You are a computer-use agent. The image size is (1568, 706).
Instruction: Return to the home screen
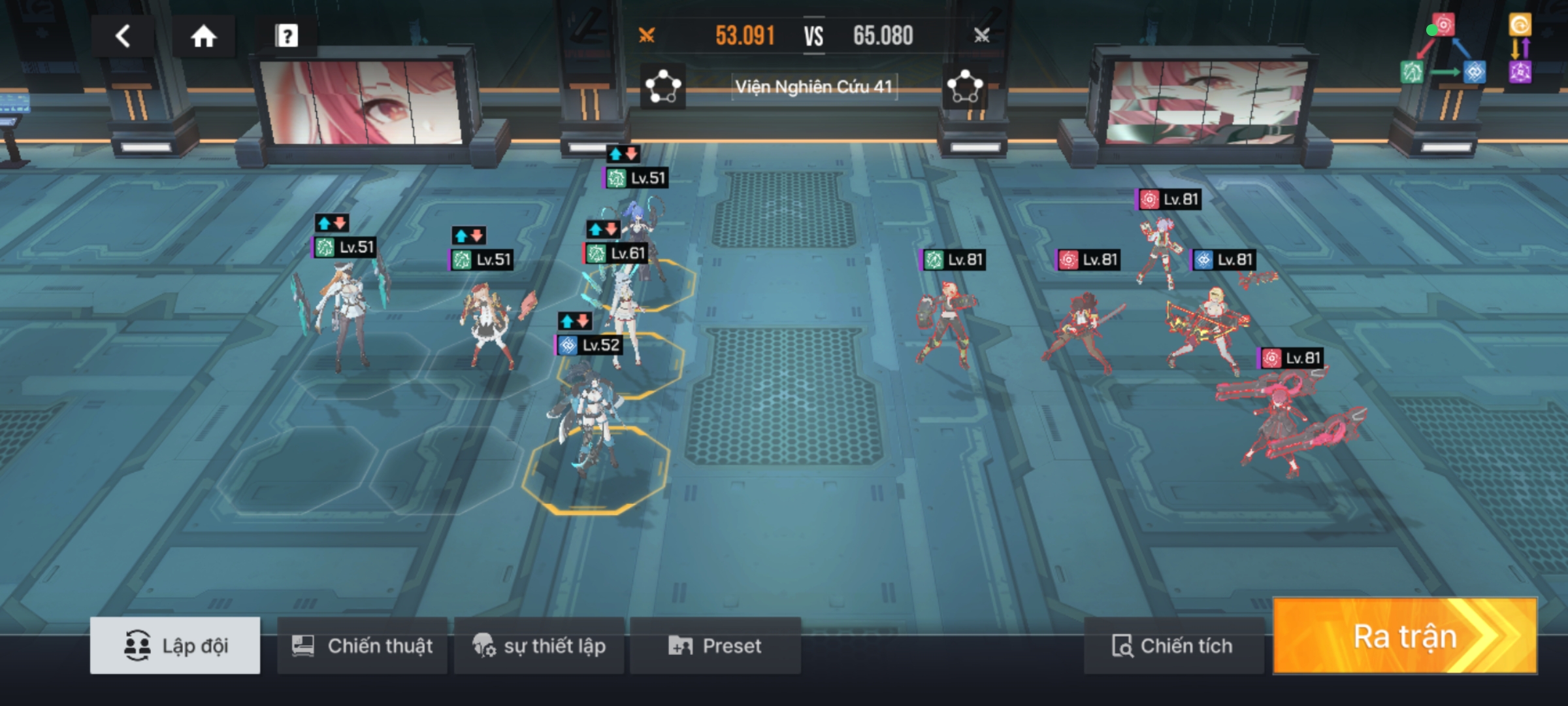pos(203,36)
